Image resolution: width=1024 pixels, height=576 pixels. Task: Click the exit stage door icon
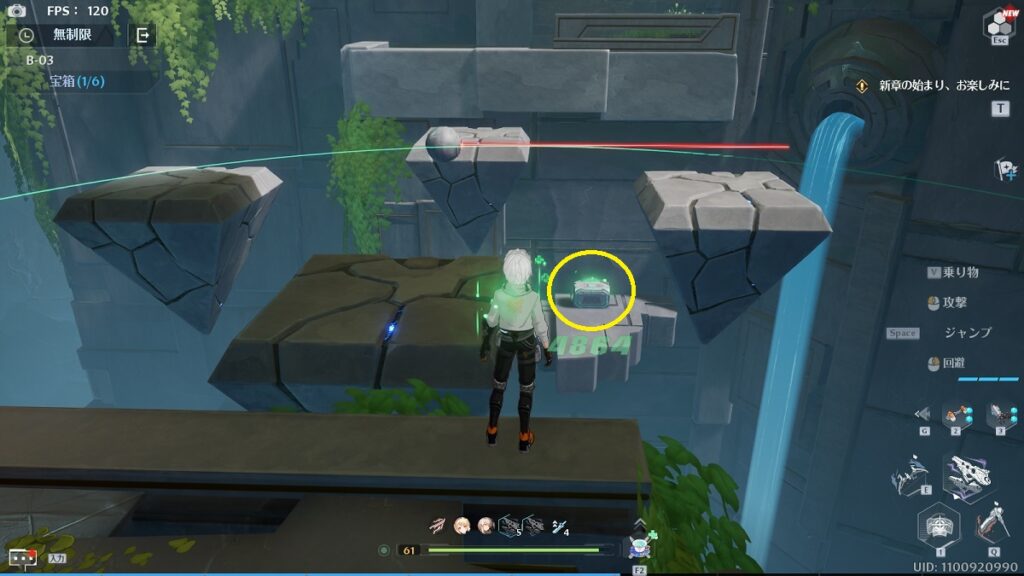pyautogui.click(x=143, y=35)
